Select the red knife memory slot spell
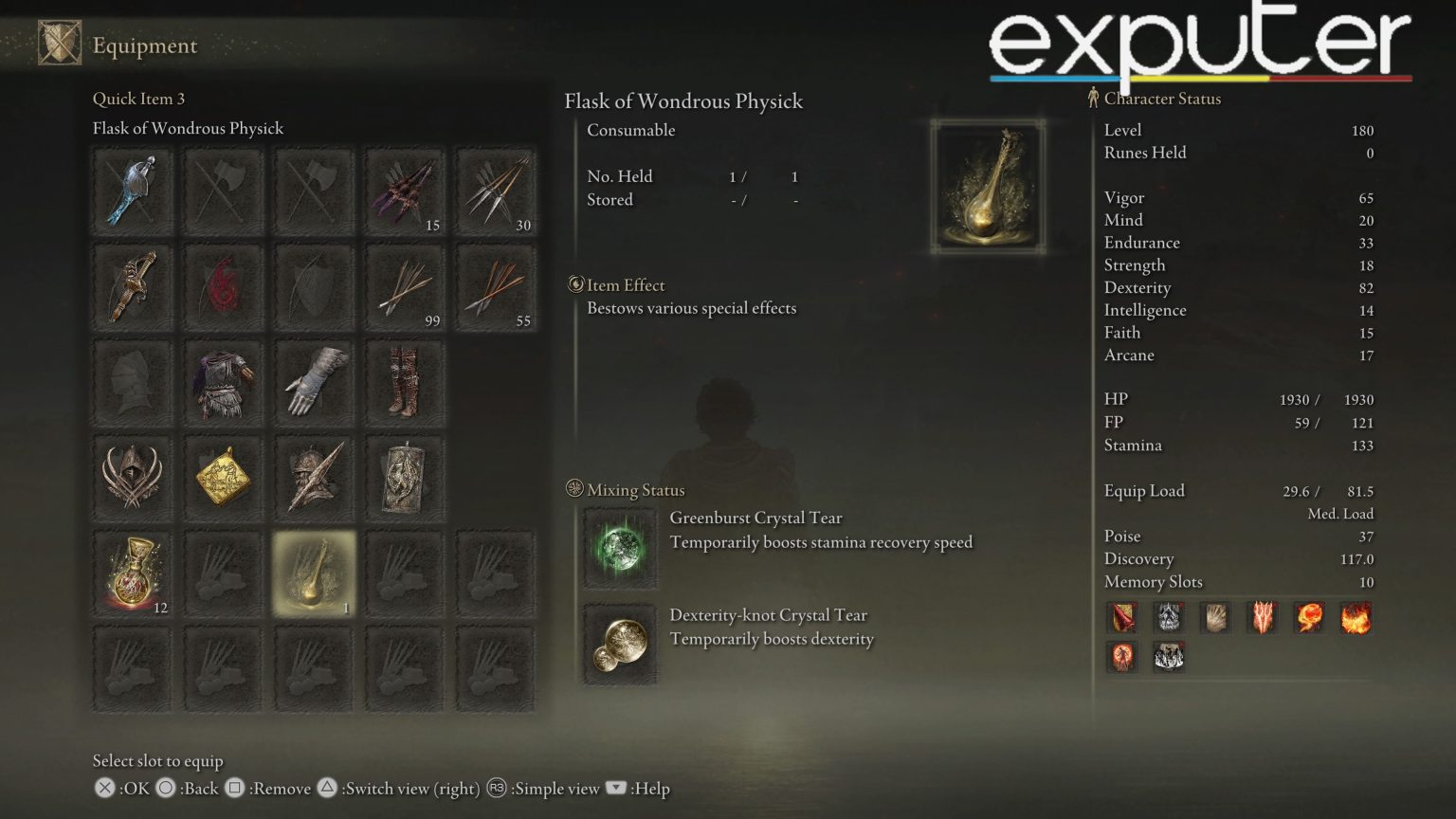The image size is (1456, 819). [x=1121, y=617]
